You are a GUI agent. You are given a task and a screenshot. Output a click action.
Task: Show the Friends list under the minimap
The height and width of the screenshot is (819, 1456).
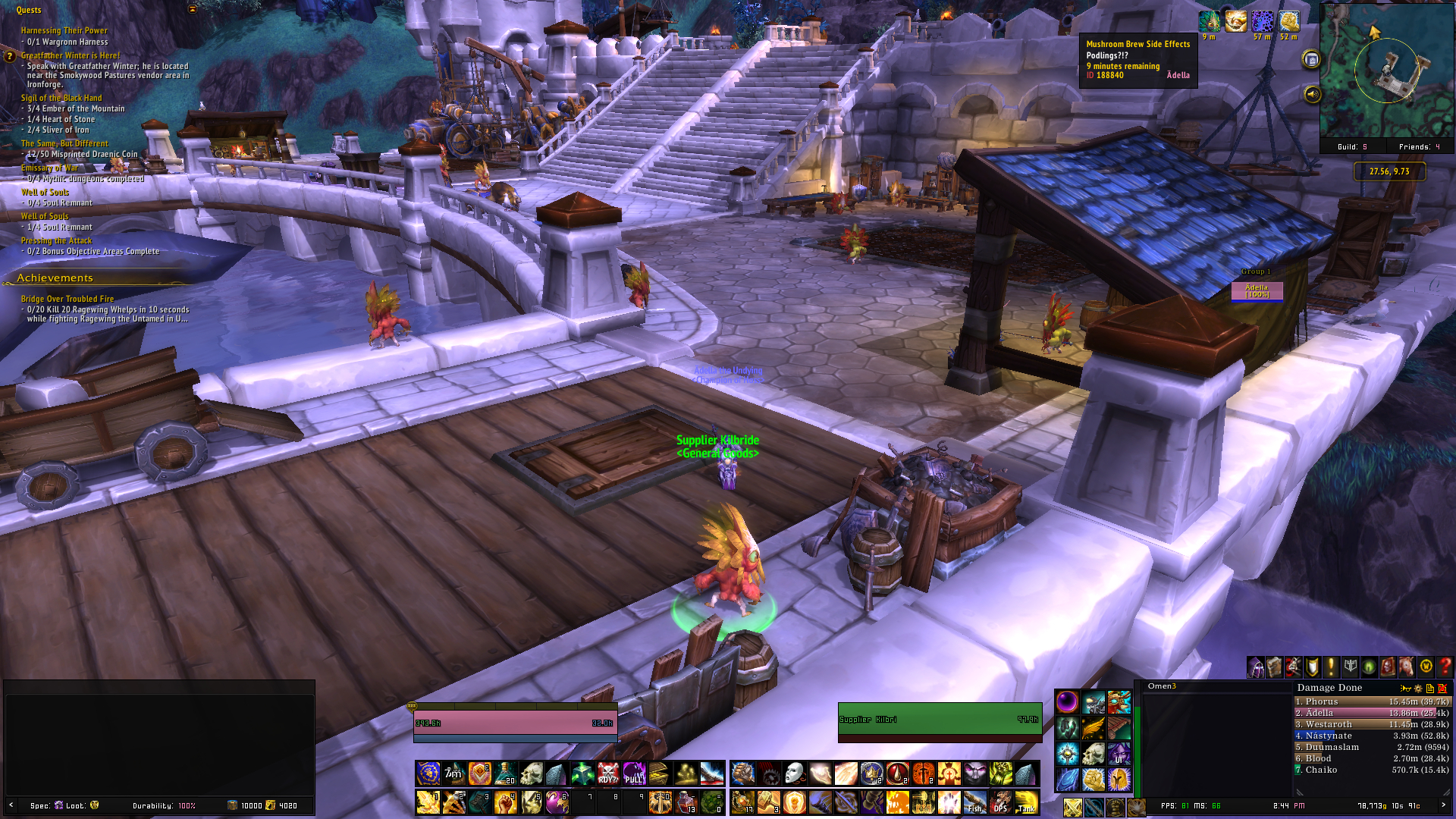pyautogui.click(x=1419, y=147)
